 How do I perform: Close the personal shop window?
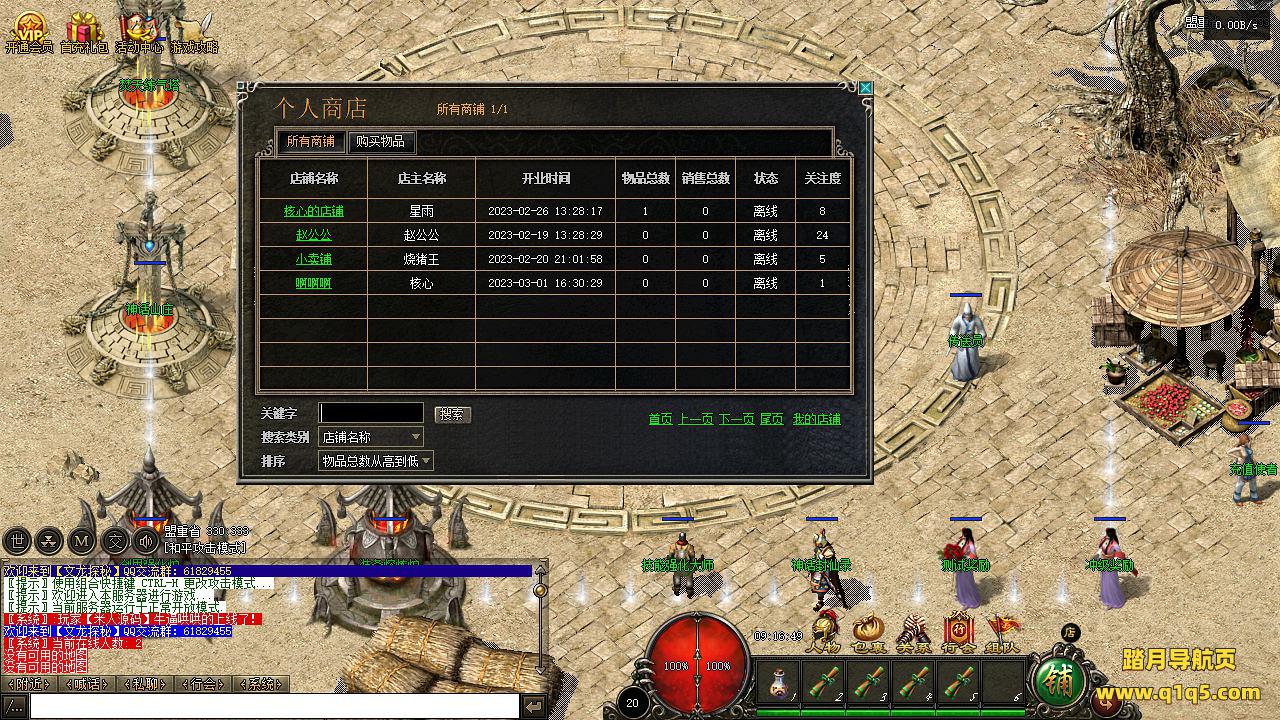(866, 88)
